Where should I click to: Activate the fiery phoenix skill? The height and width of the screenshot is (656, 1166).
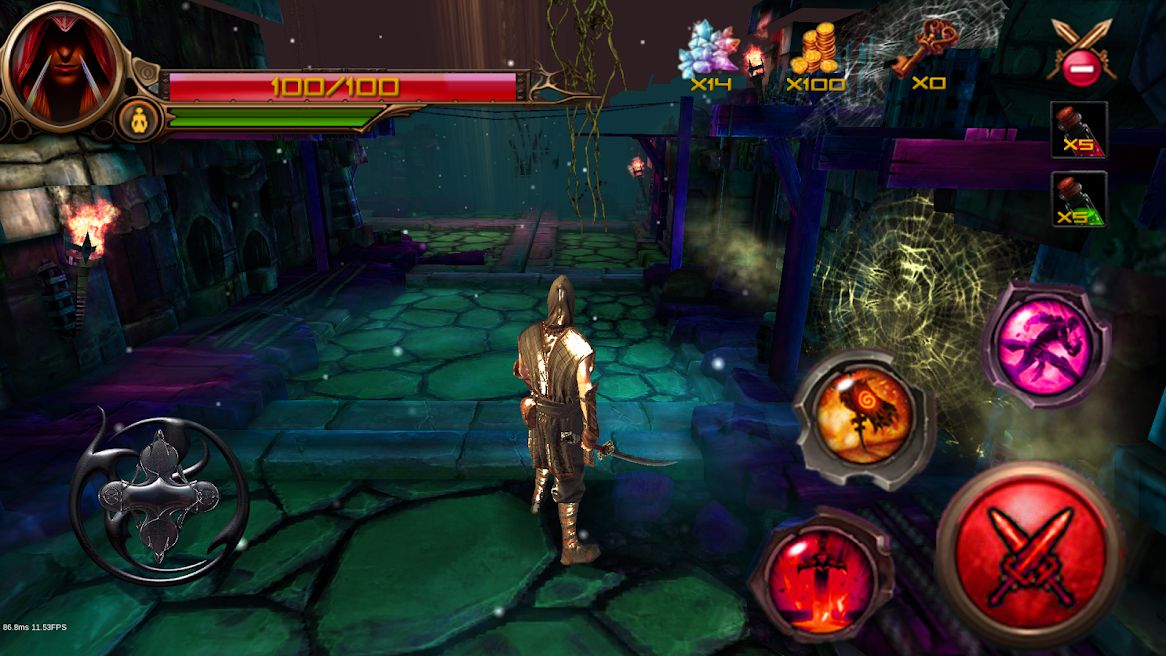[x=862, y=413]
